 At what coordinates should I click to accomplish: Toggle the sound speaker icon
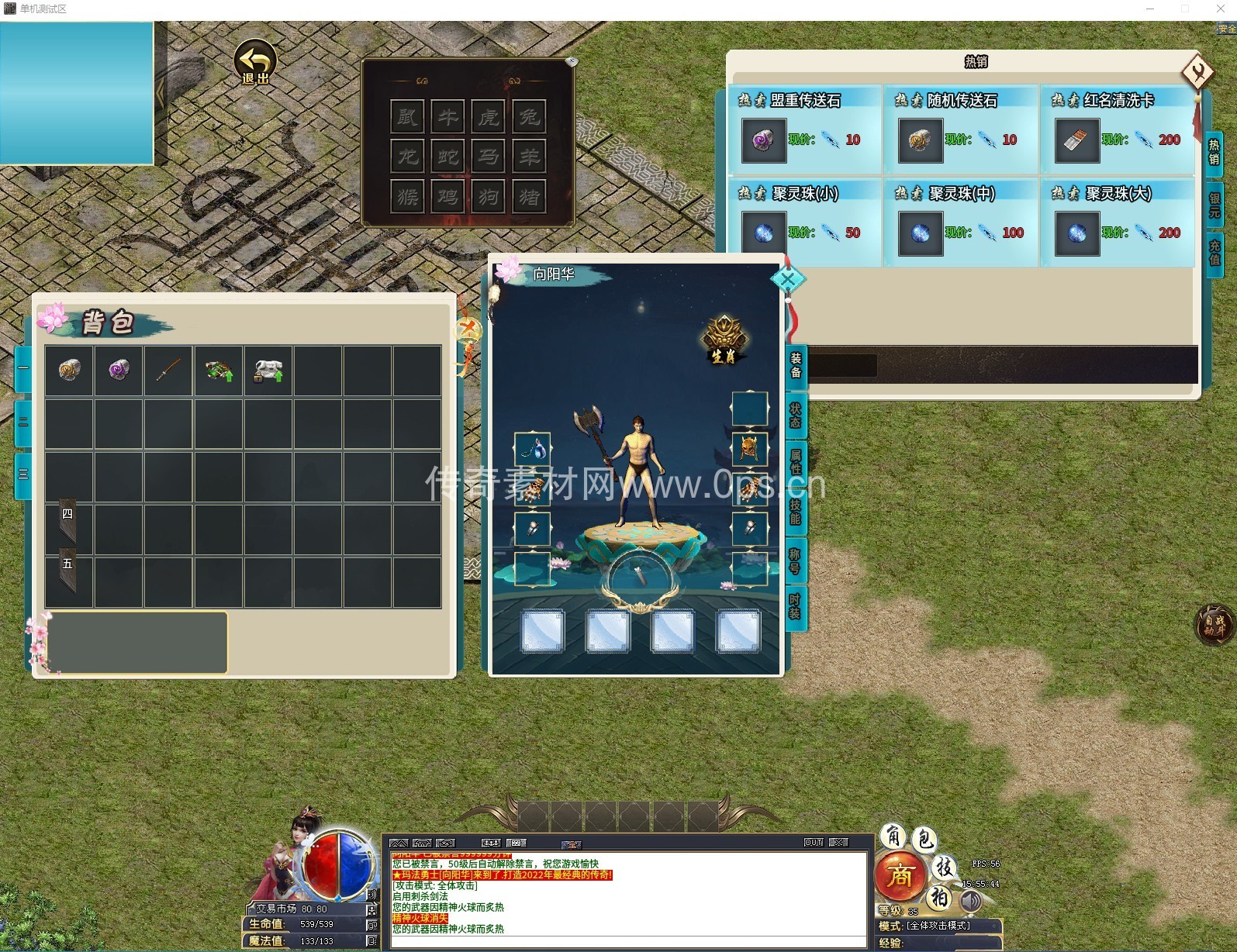970,902
